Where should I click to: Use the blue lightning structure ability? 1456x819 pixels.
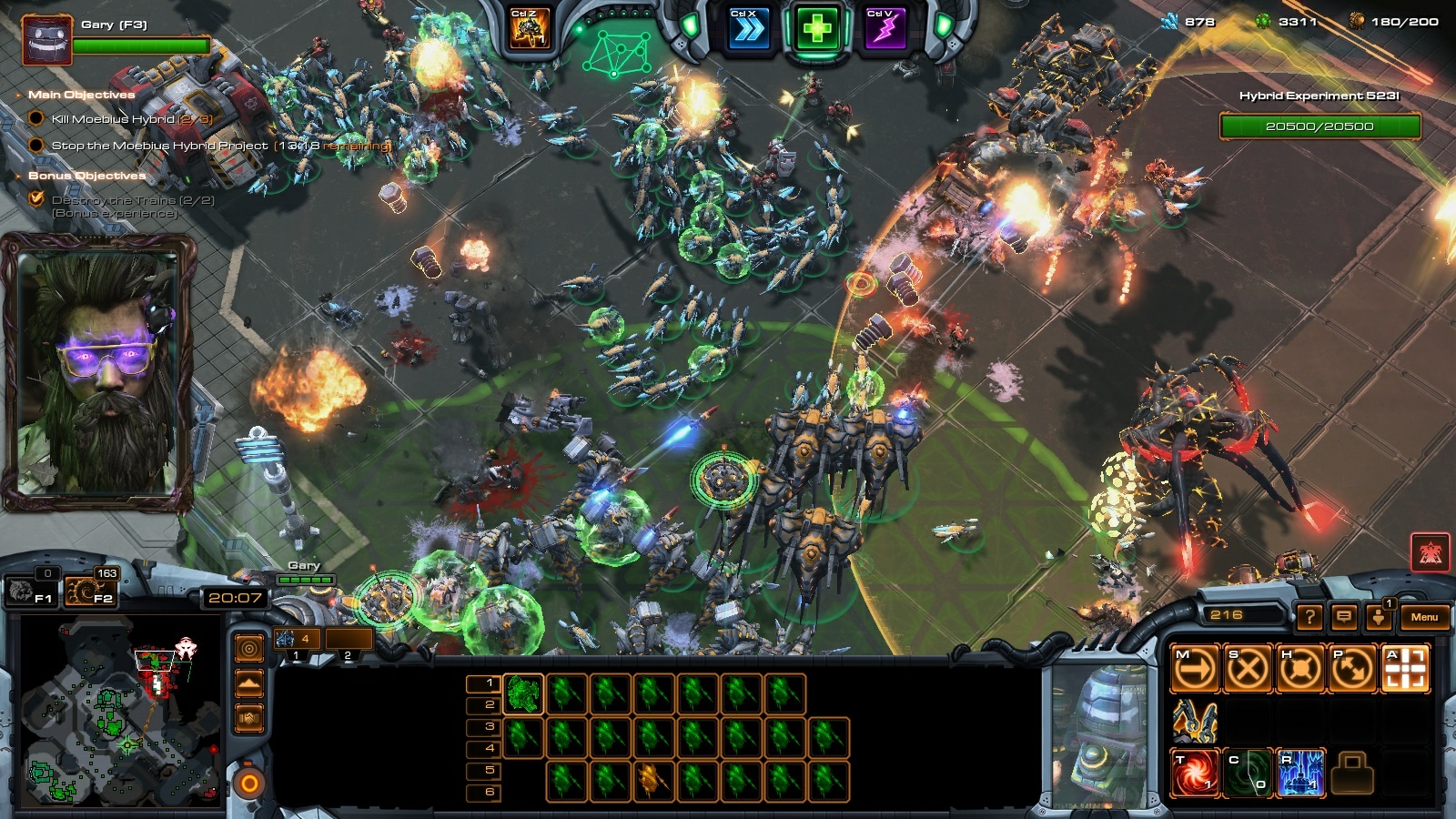pyautogui.click(x=1300, y=773)
